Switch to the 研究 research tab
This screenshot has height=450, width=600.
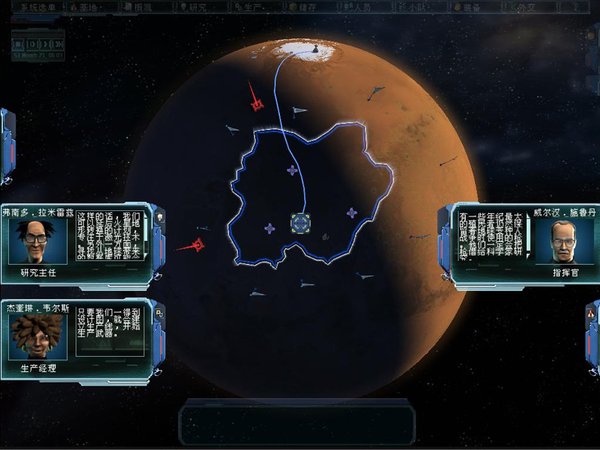click(x=198, y=6)
